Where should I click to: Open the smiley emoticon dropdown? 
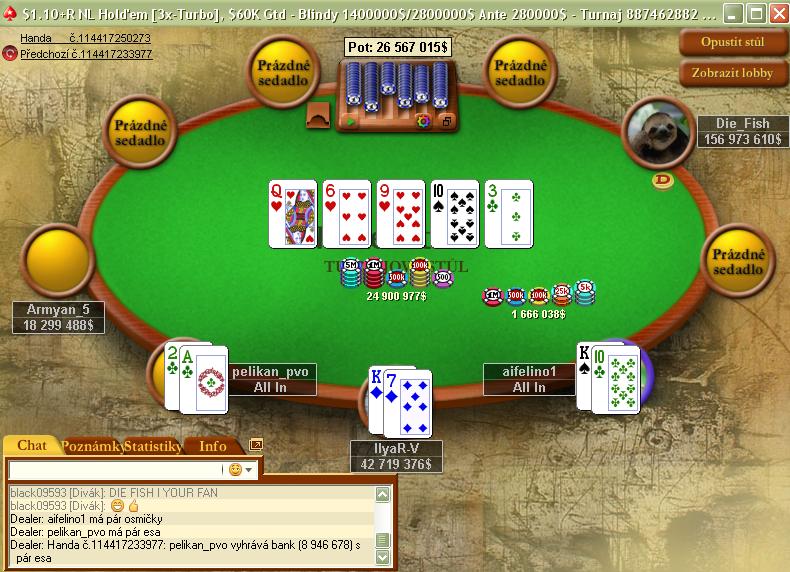241,469
